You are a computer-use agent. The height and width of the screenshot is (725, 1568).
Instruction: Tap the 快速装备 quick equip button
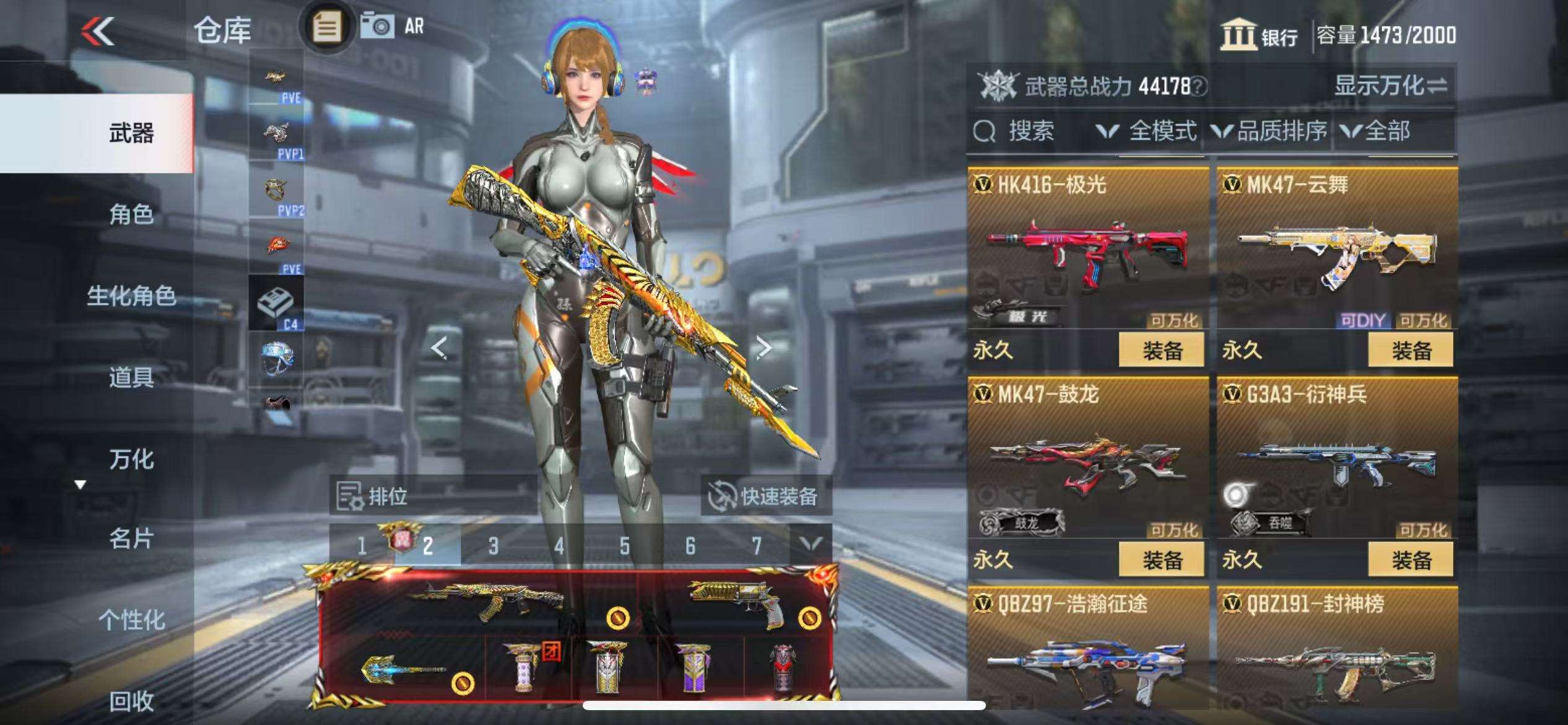point(765,496)
